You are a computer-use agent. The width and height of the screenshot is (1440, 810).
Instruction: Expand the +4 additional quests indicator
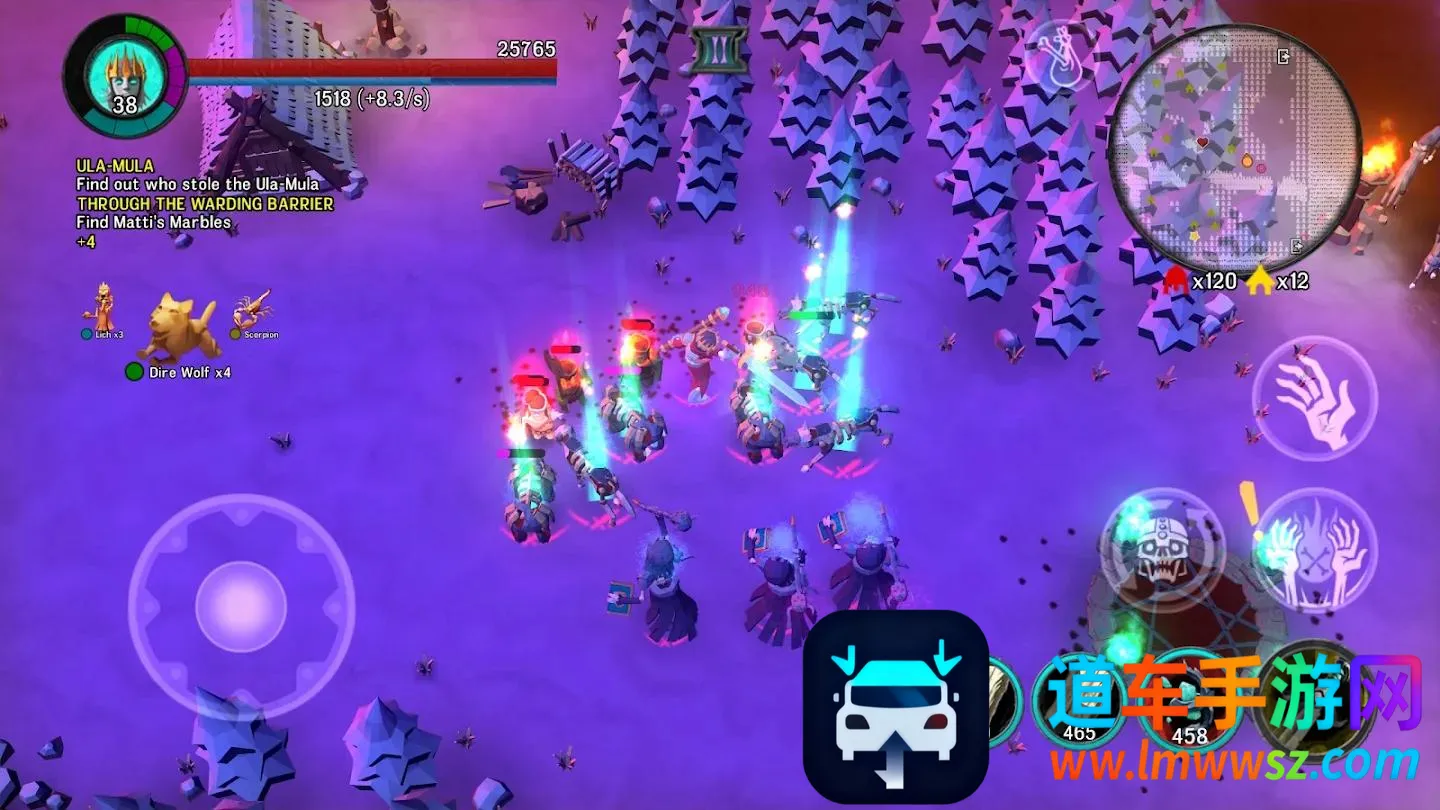pos(86,241)
